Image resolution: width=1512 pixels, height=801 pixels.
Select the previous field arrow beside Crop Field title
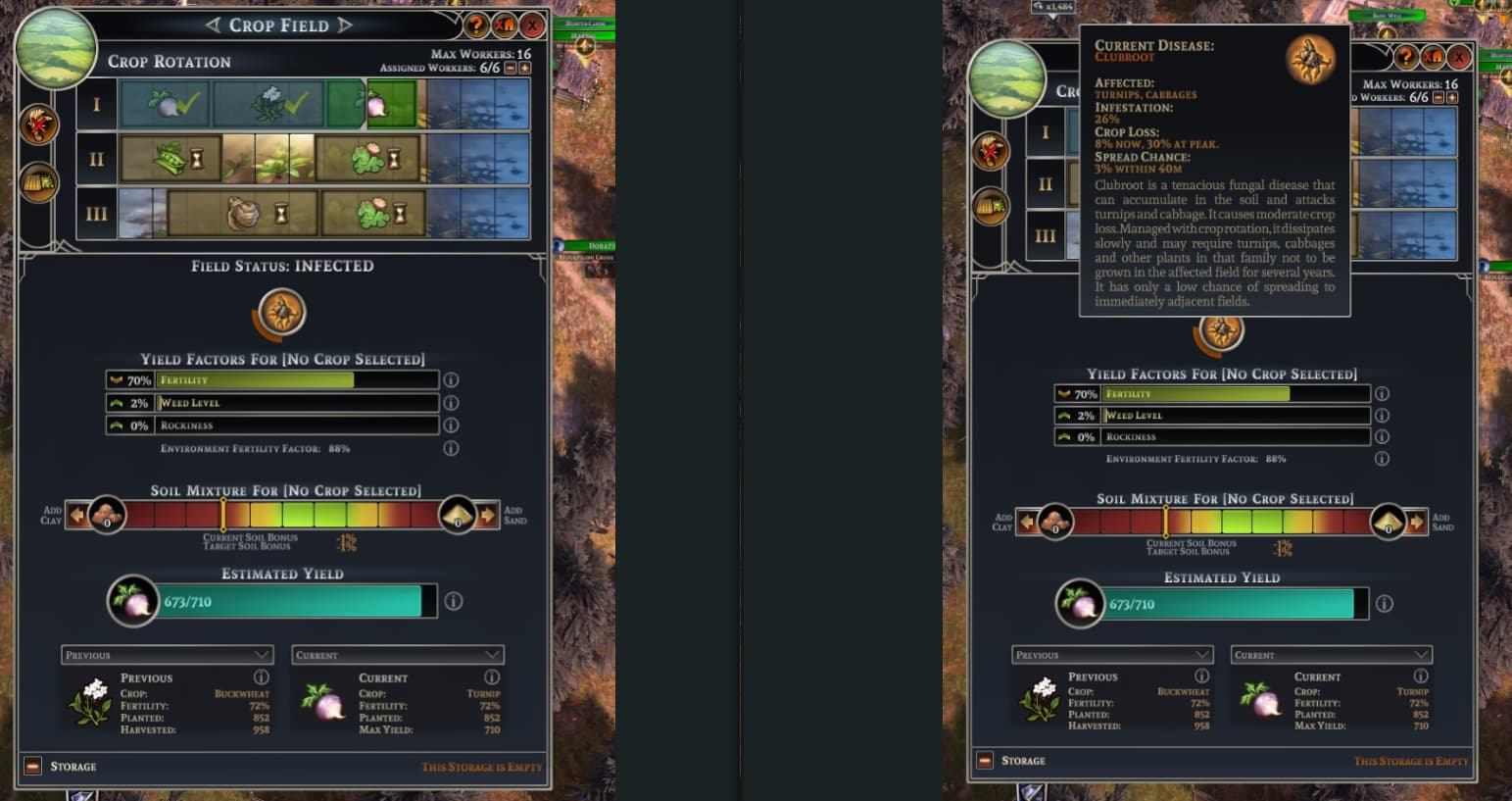point(214,25)
